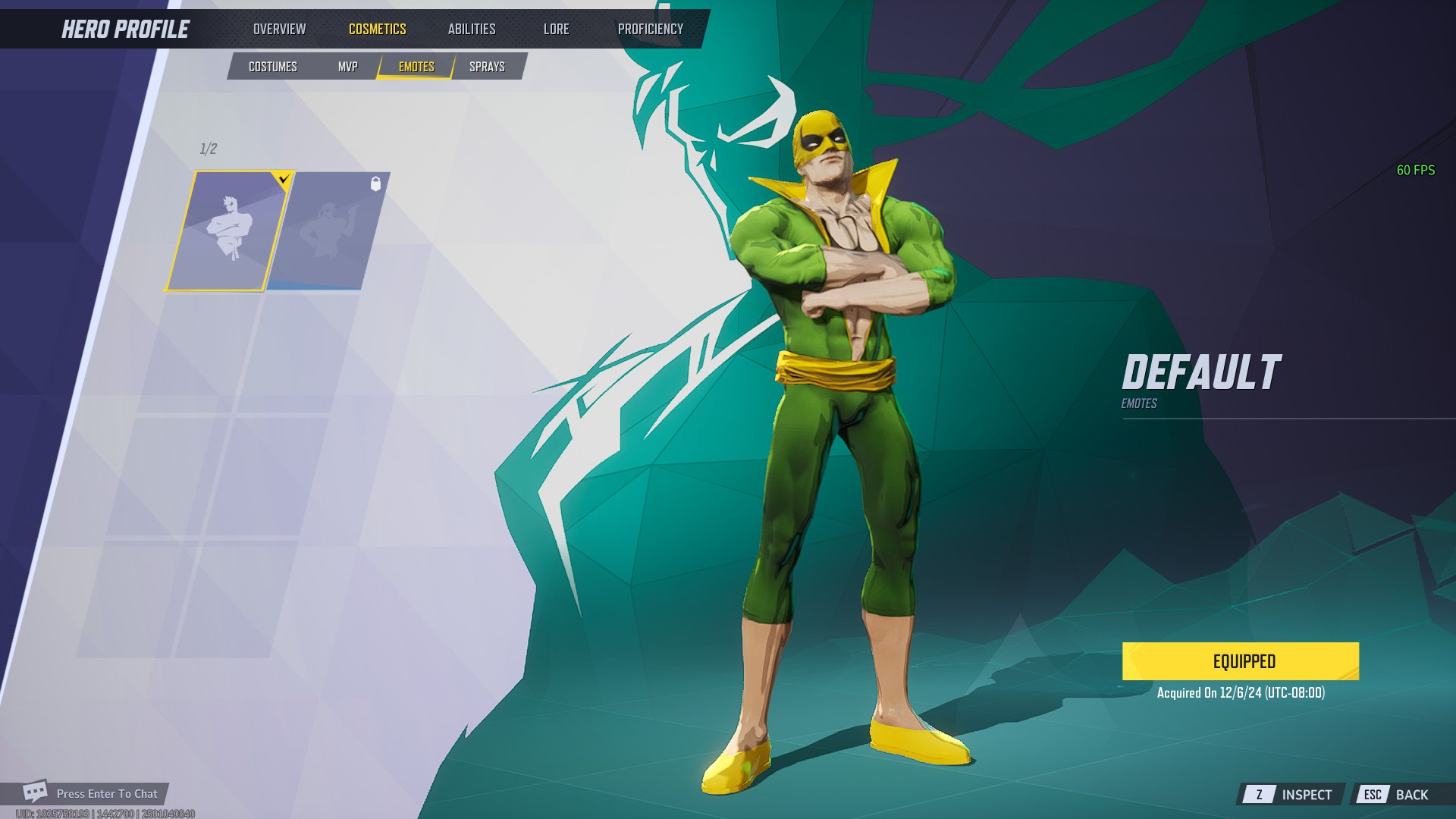The width and height of the screenshot is (1456, 819).
Task: Open the Proficiency tab
Action: coord(651,29)
